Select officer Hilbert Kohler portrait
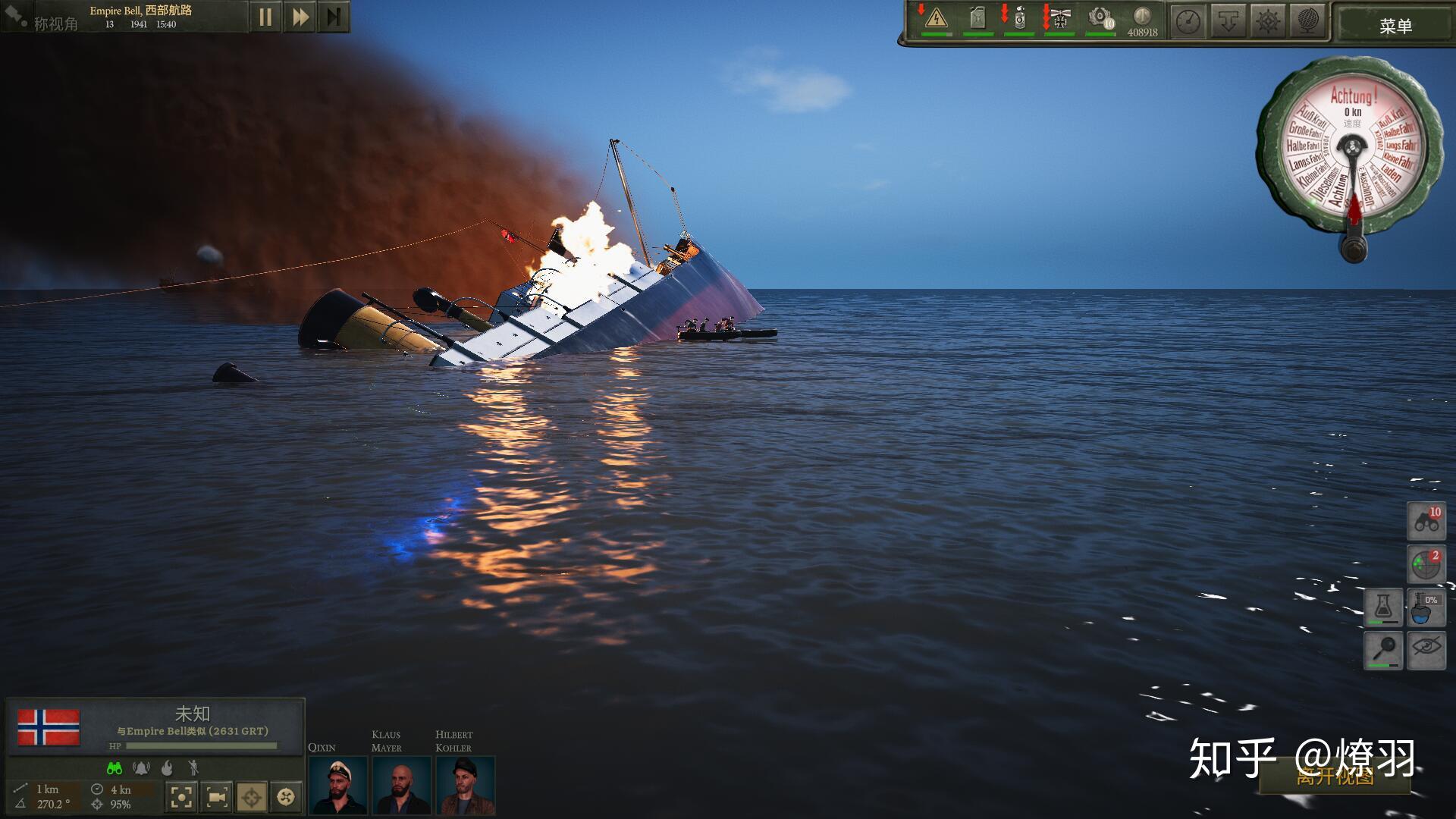Image resolution: width=1456 pixels, height=819 pixels. tap(465, 786)
